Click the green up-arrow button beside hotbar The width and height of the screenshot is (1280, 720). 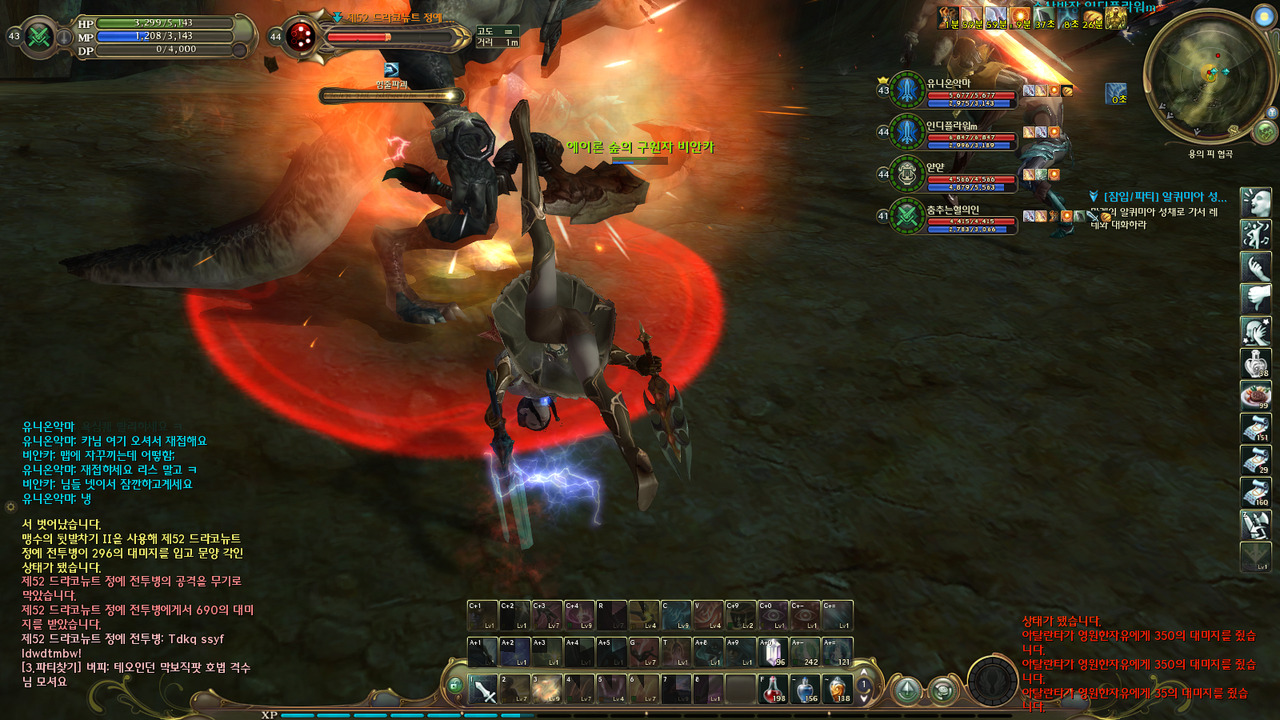point(907,690)
